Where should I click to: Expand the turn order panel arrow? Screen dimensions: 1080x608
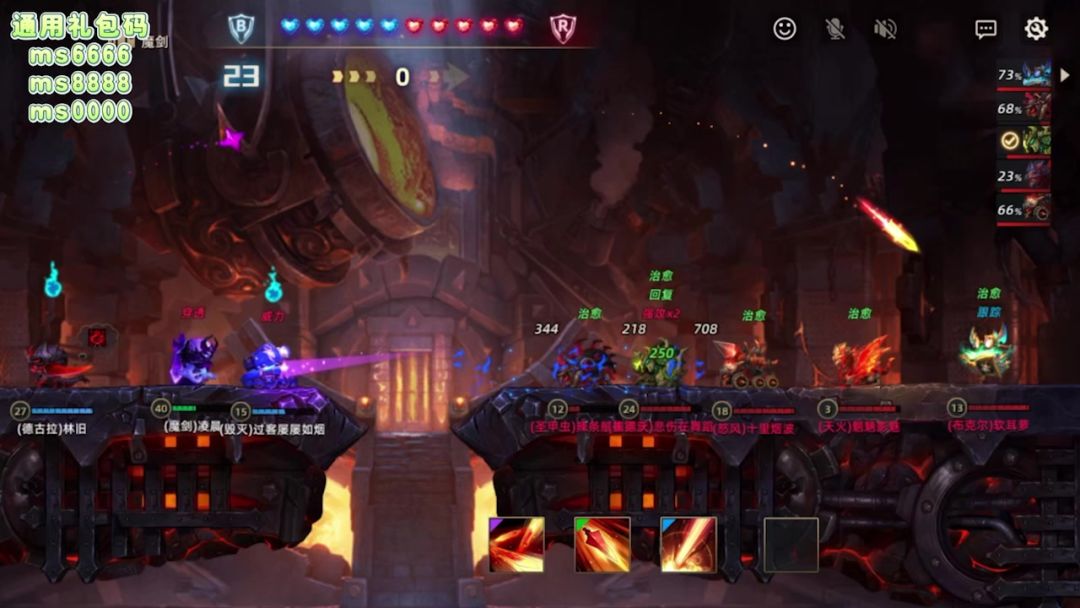(1065, 75)
